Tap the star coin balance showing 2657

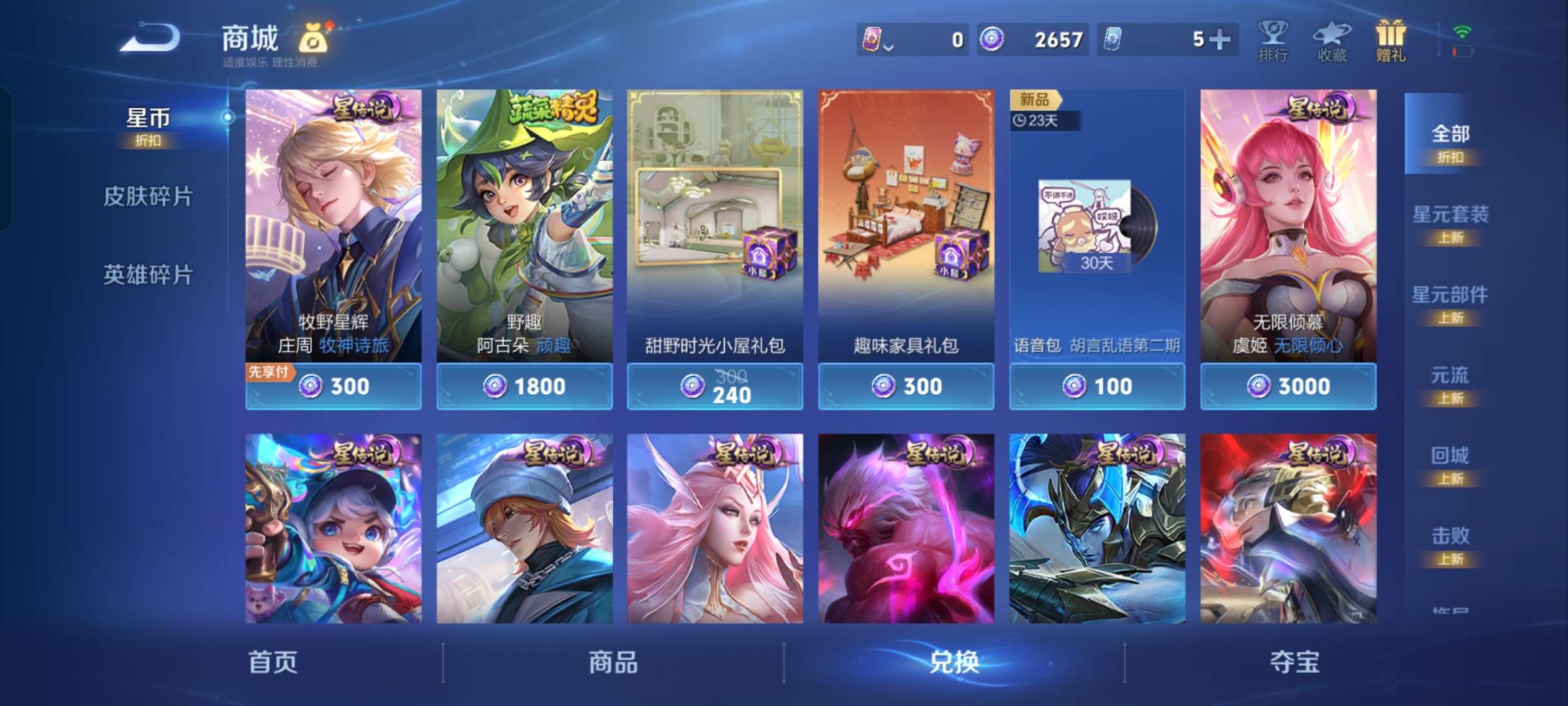click(1032, 39)
